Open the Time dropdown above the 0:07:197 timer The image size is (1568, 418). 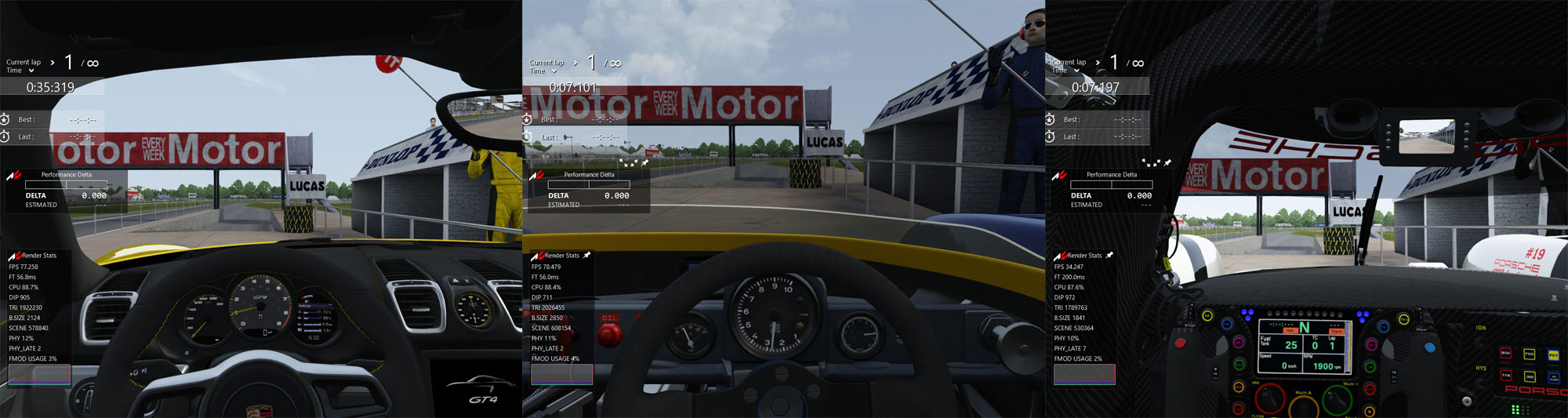tap(1076, 71)
